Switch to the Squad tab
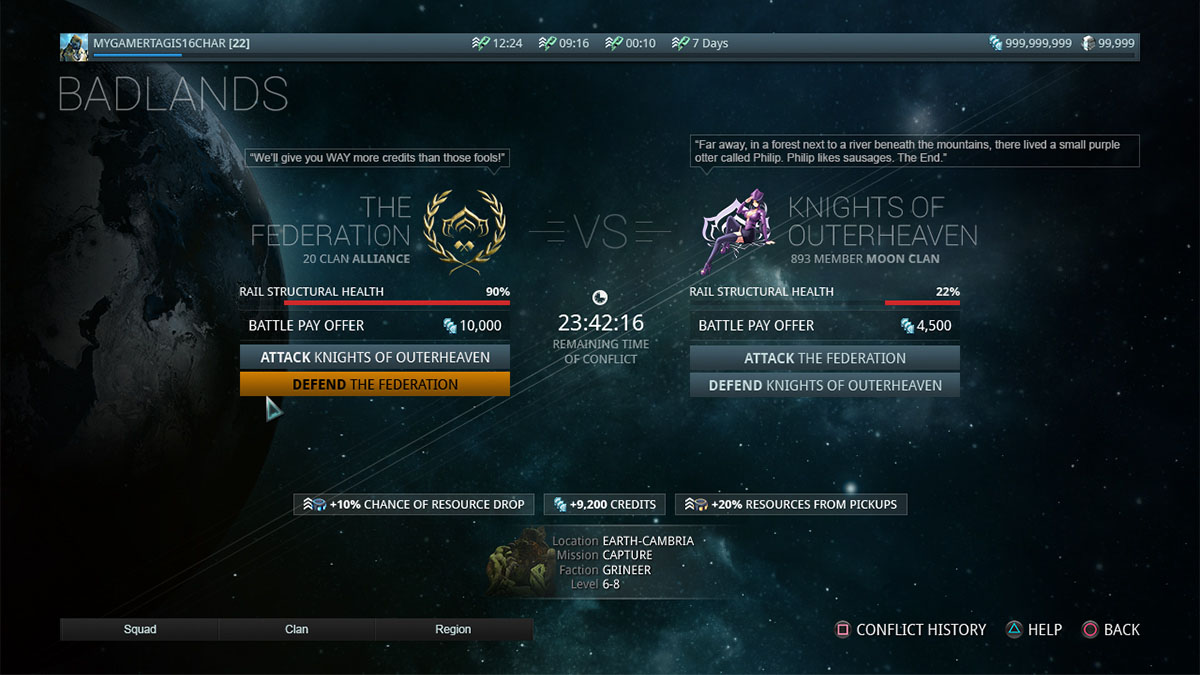This screenshot has height=675, width=1200. [x=140, y=629]
